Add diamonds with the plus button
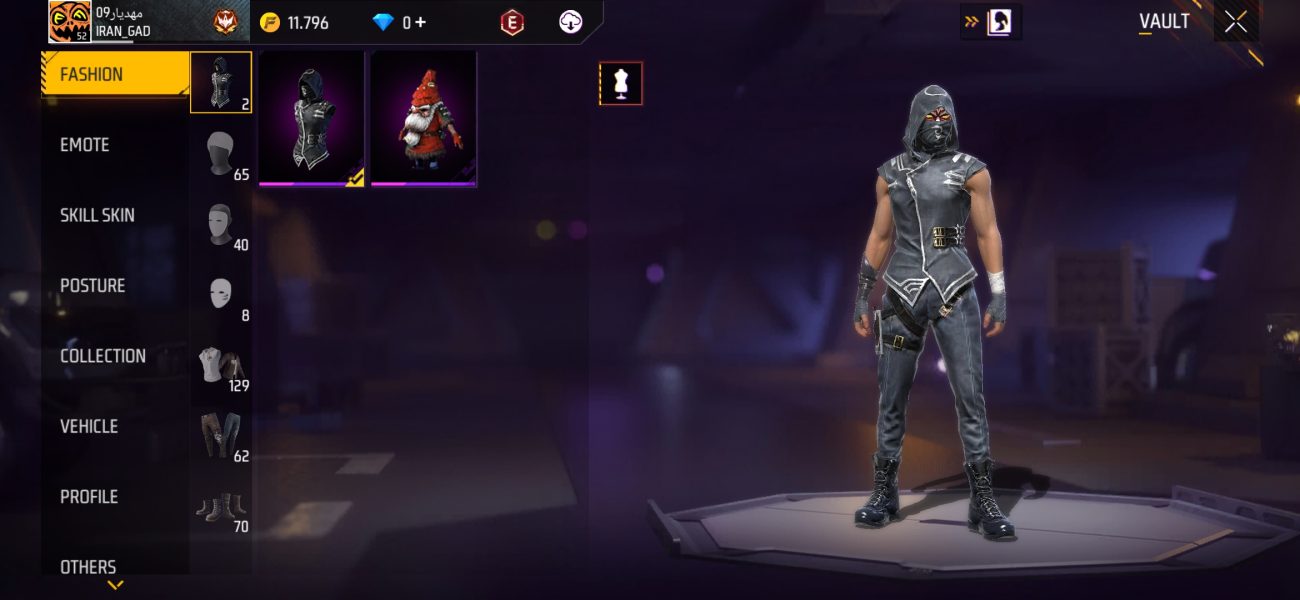1300x600 pixels. [420, 22]
